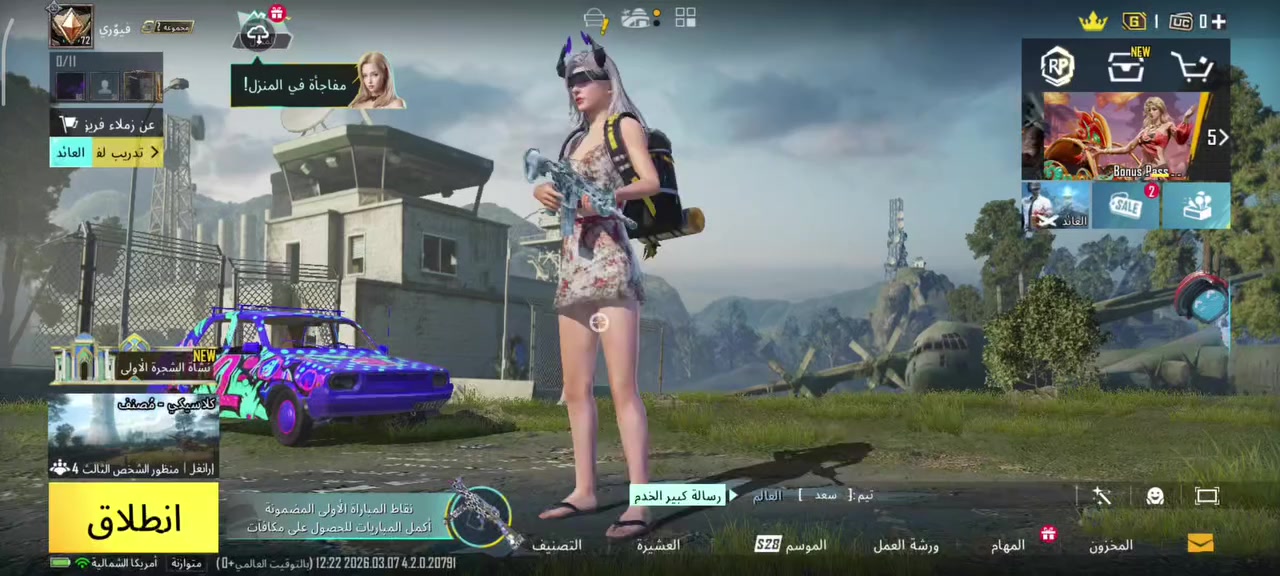The image size is (1280, 576).
Task: Open the four-squares grid icon at top
Action: point(685,18)
